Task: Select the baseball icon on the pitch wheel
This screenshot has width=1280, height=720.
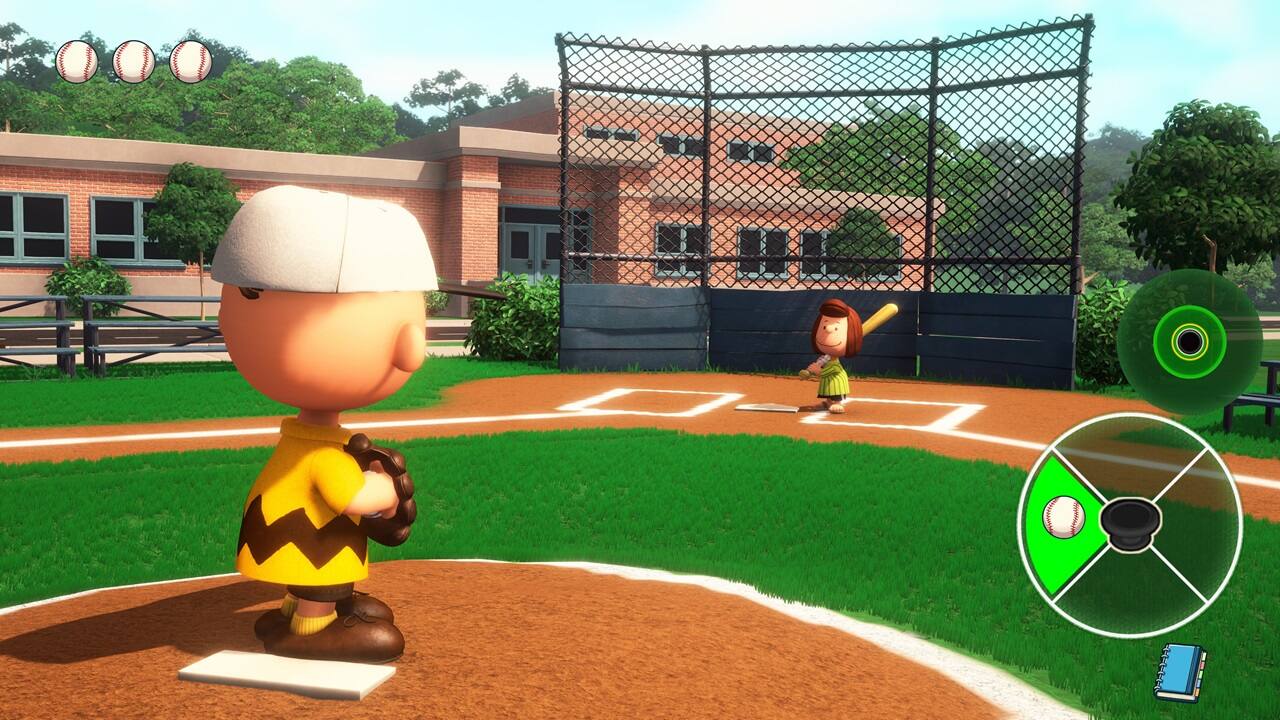Action: (x=1066, y=518)
